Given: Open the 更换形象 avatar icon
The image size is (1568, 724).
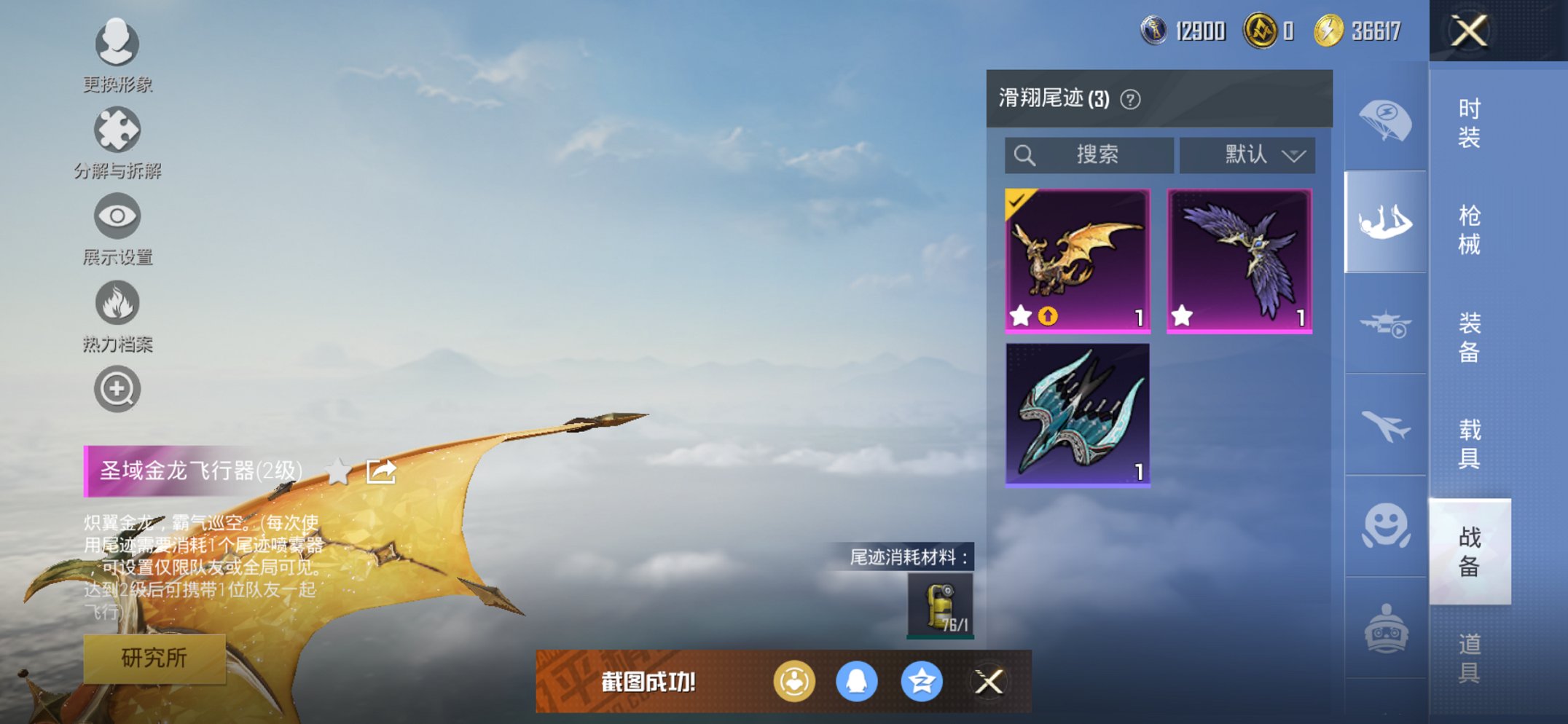Looking at the screenshot, I should pos(119,44).
